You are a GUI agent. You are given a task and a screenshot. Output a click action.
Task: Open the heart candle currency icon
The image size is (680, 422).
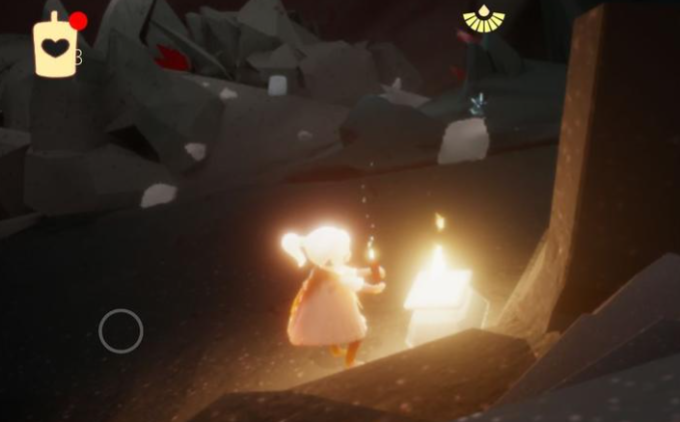pyautogui.click(x=55, y=47)
